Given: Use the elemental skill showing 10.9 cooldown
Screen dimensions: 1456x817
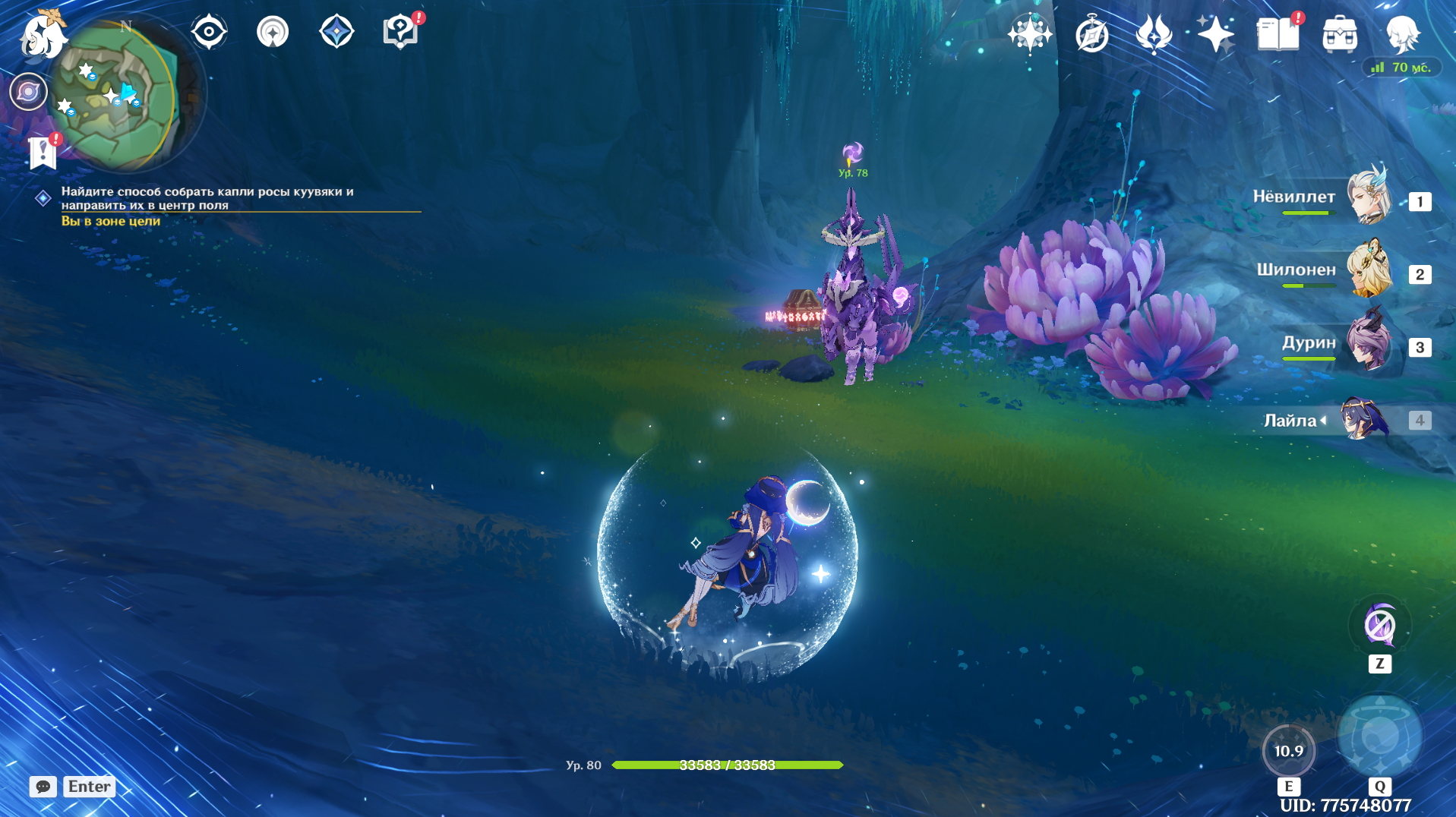Looking at the screenshot, I should 1288,751.
